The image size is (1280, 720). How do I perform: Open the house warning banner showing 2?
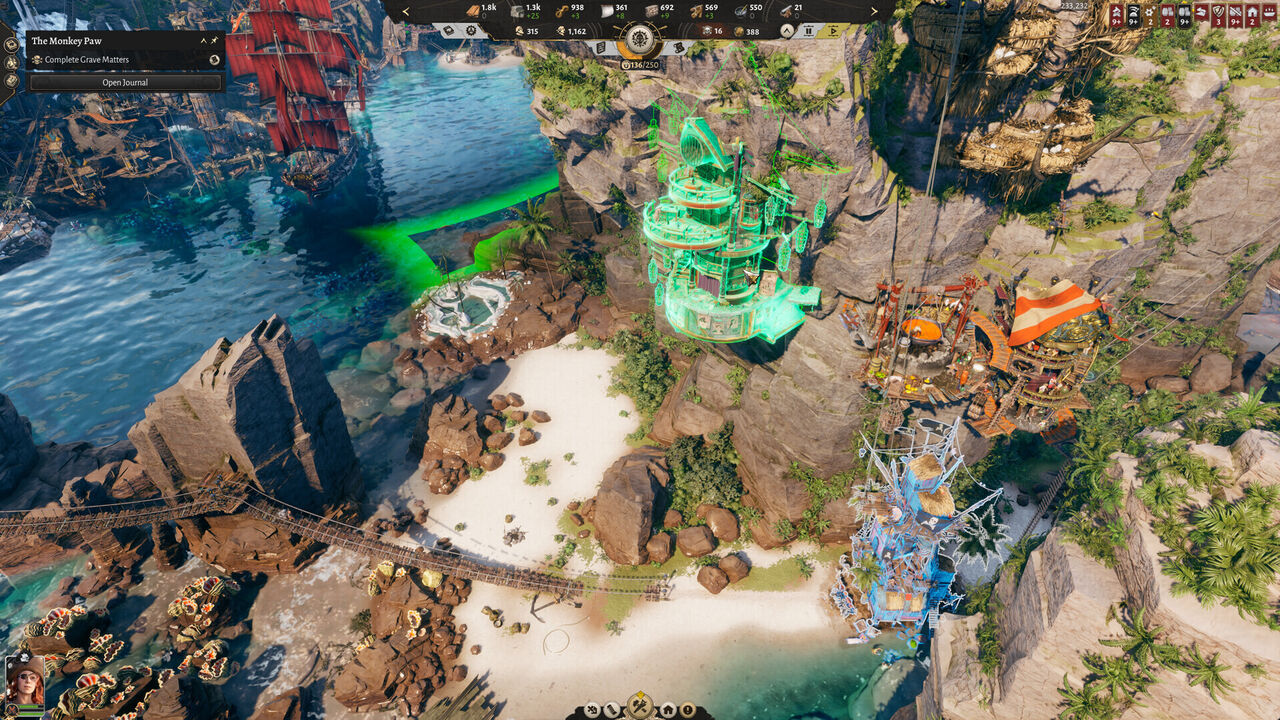click(x=1251, y=14)
